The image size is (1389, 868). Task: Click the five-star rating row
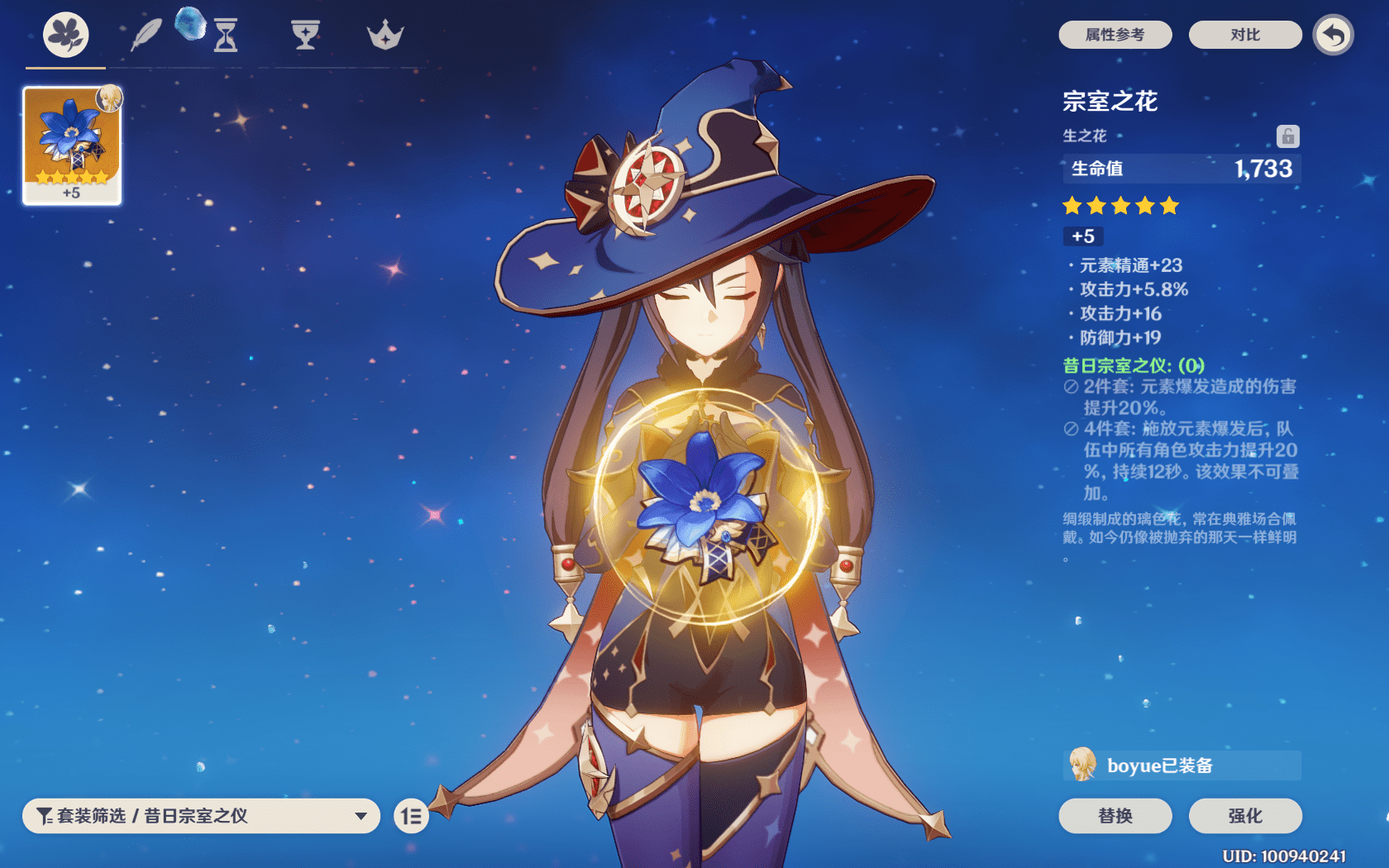[1121, 206]
